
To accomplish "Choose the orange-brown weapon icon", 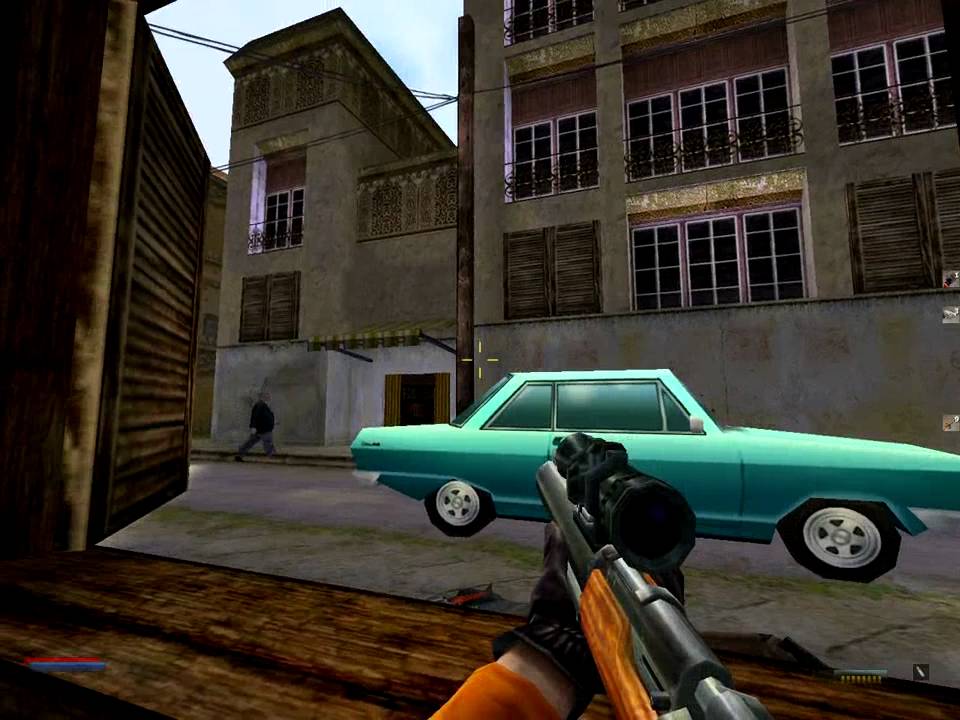I will [950, 423].
